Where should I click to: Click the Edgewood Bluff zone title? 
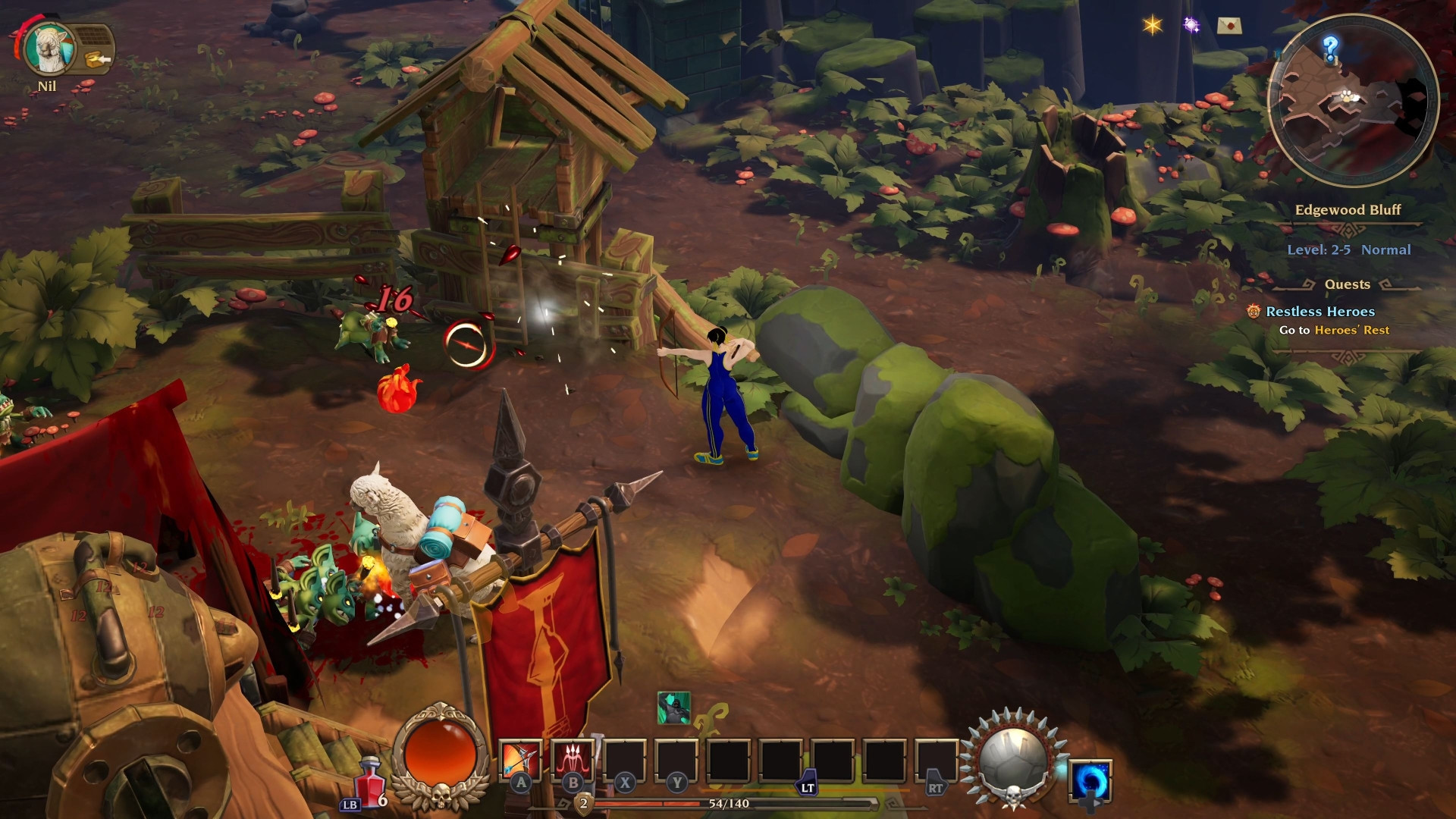click(1349, 210)
